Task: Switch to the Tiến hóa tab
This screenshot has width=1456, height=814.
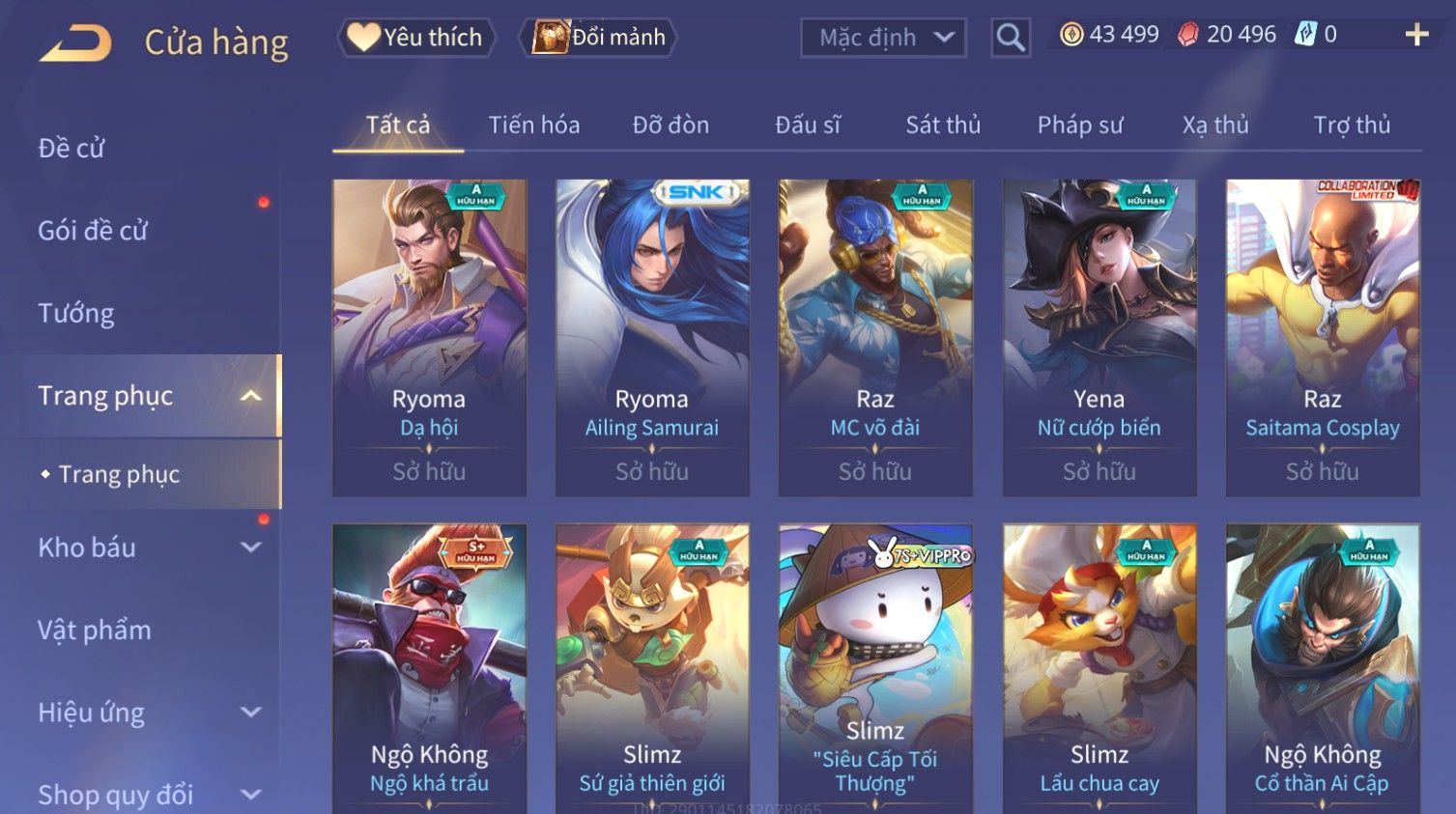Action: 533,125
